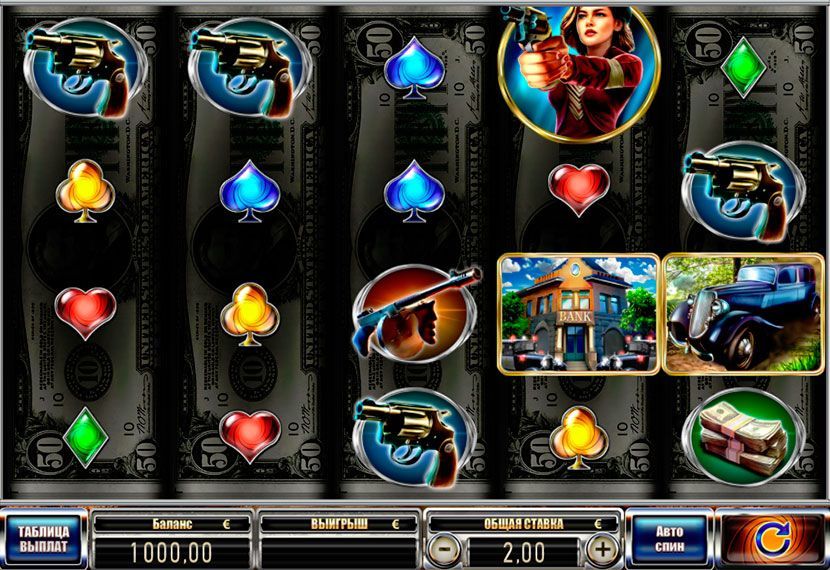Activate the Авто спин button
The image size is (830, 570).
click(x=669, y=538)
